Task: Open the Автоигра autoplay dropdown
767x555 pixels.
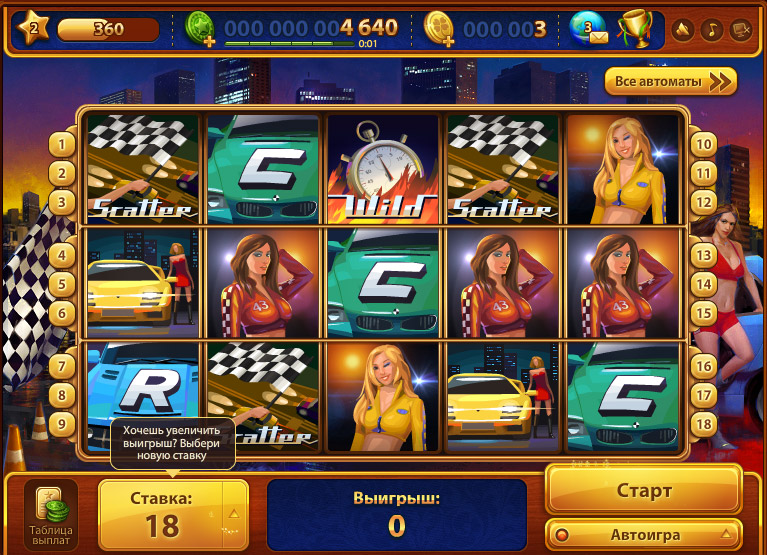Action: point(643,533)
